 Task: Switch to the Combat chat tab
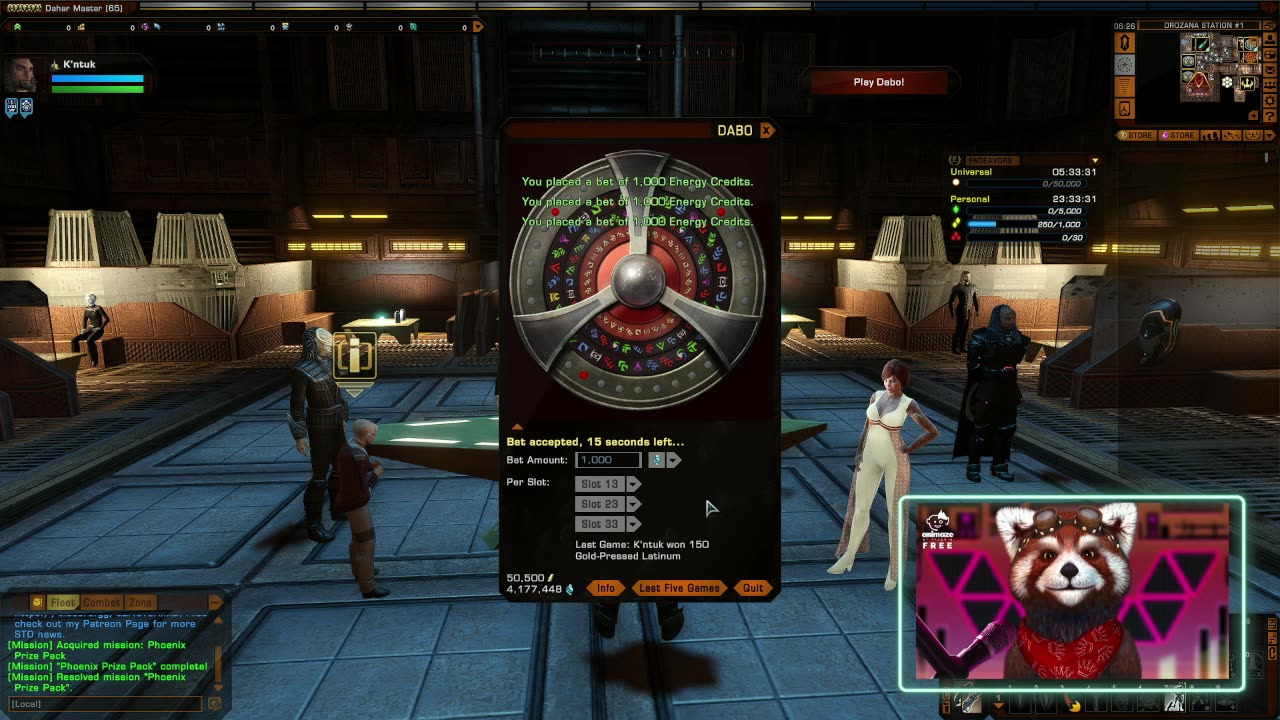101,602
